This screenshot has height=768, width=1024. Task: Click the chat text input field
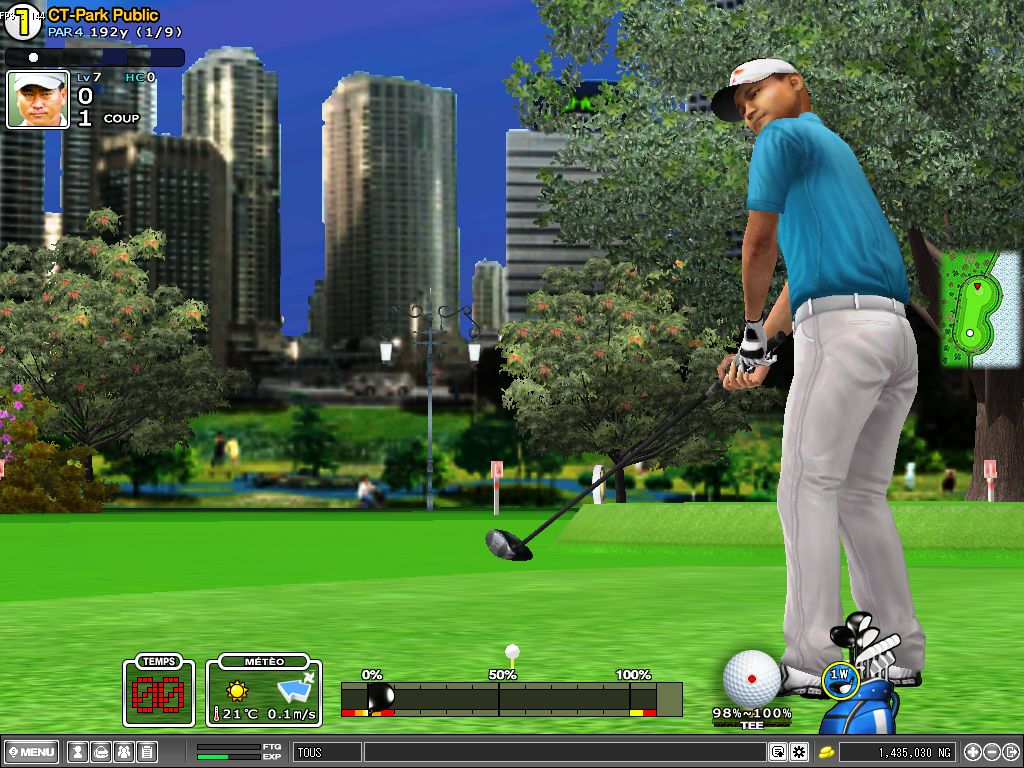565,752
